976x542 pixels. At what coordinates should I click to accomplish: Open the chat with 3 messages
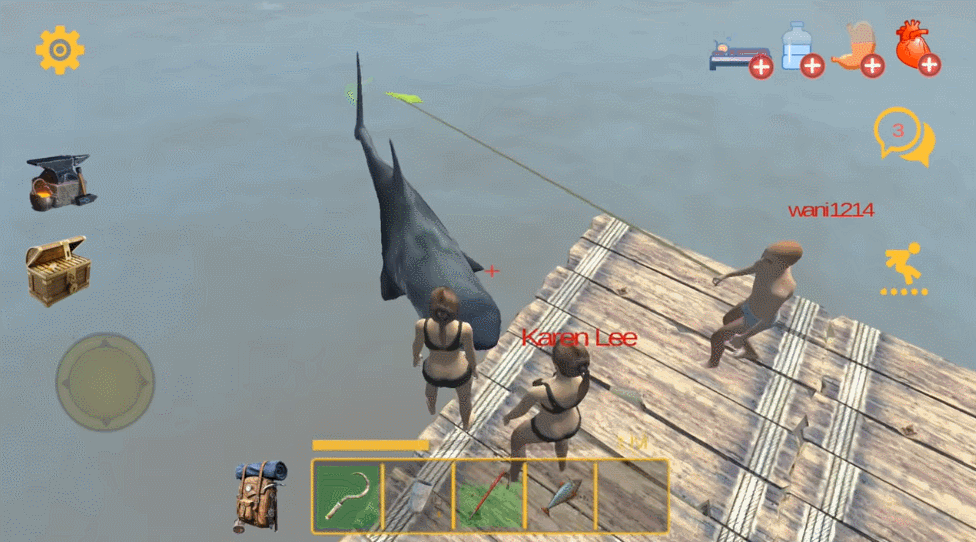click(x=903, y=136)
